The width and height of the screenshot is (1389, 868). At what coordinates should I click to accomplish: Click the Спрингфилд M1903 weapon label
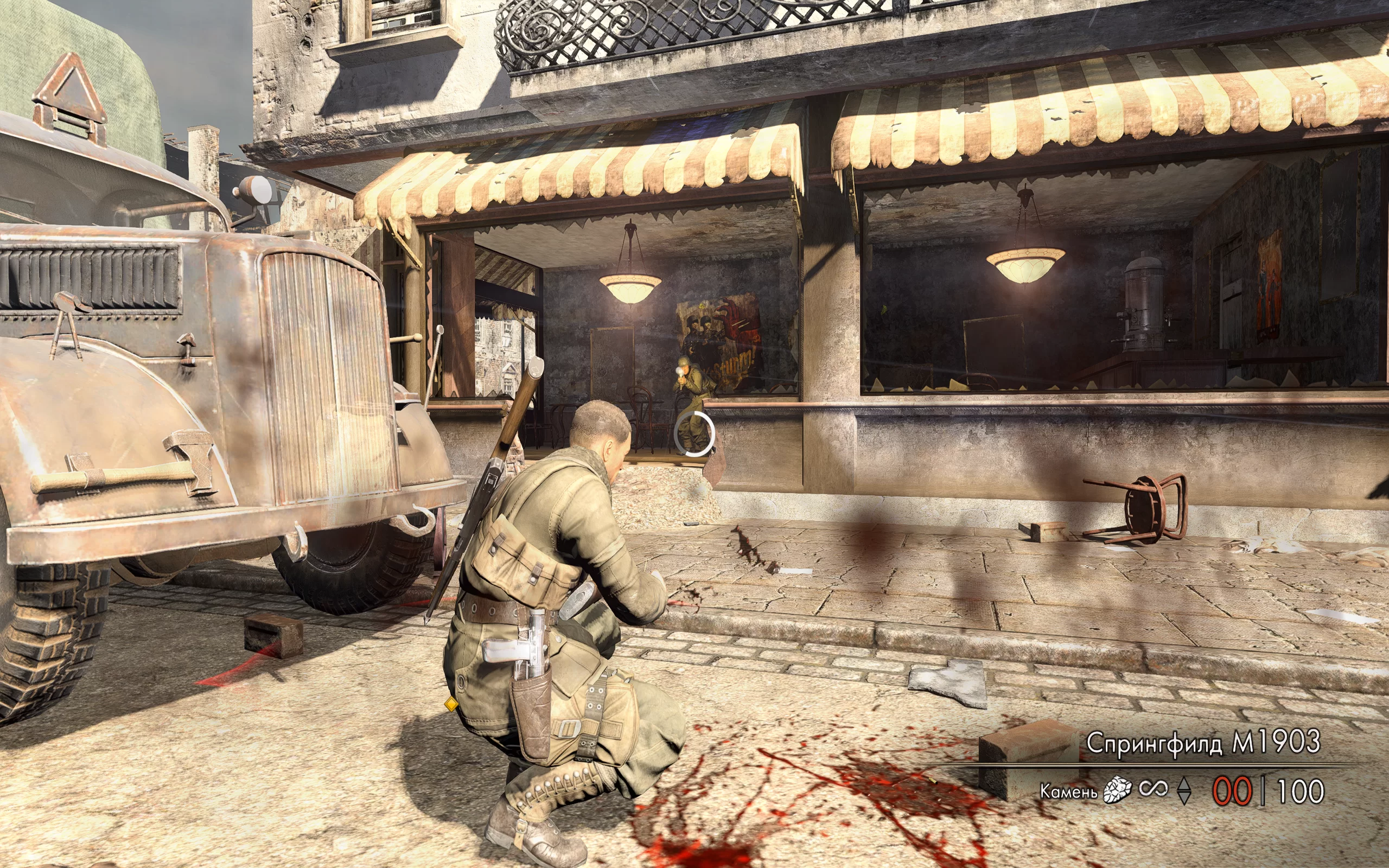[x=1203, y=743]
